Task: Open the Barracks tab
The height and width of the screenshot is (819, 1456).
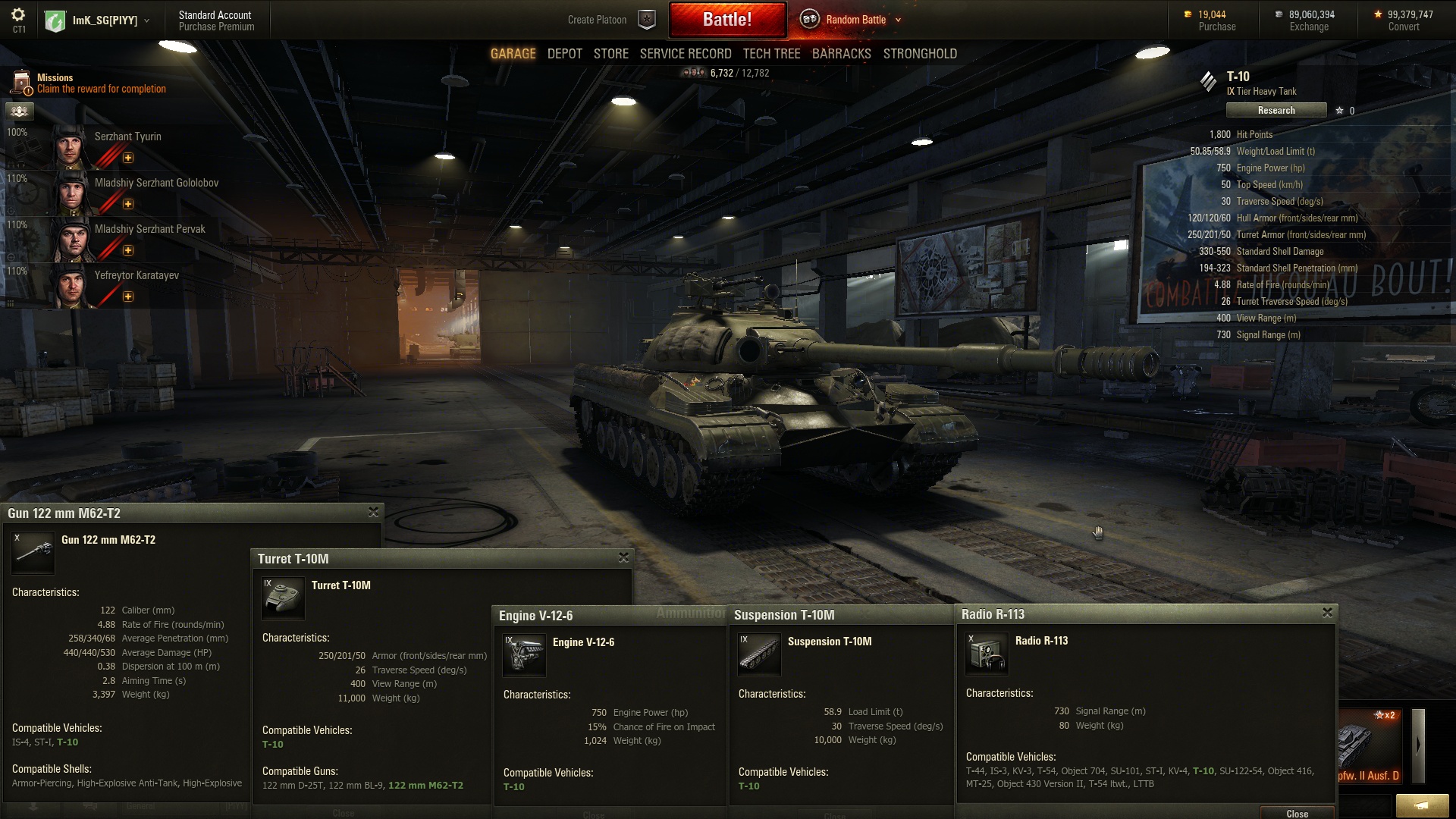Action: (842, 54)
